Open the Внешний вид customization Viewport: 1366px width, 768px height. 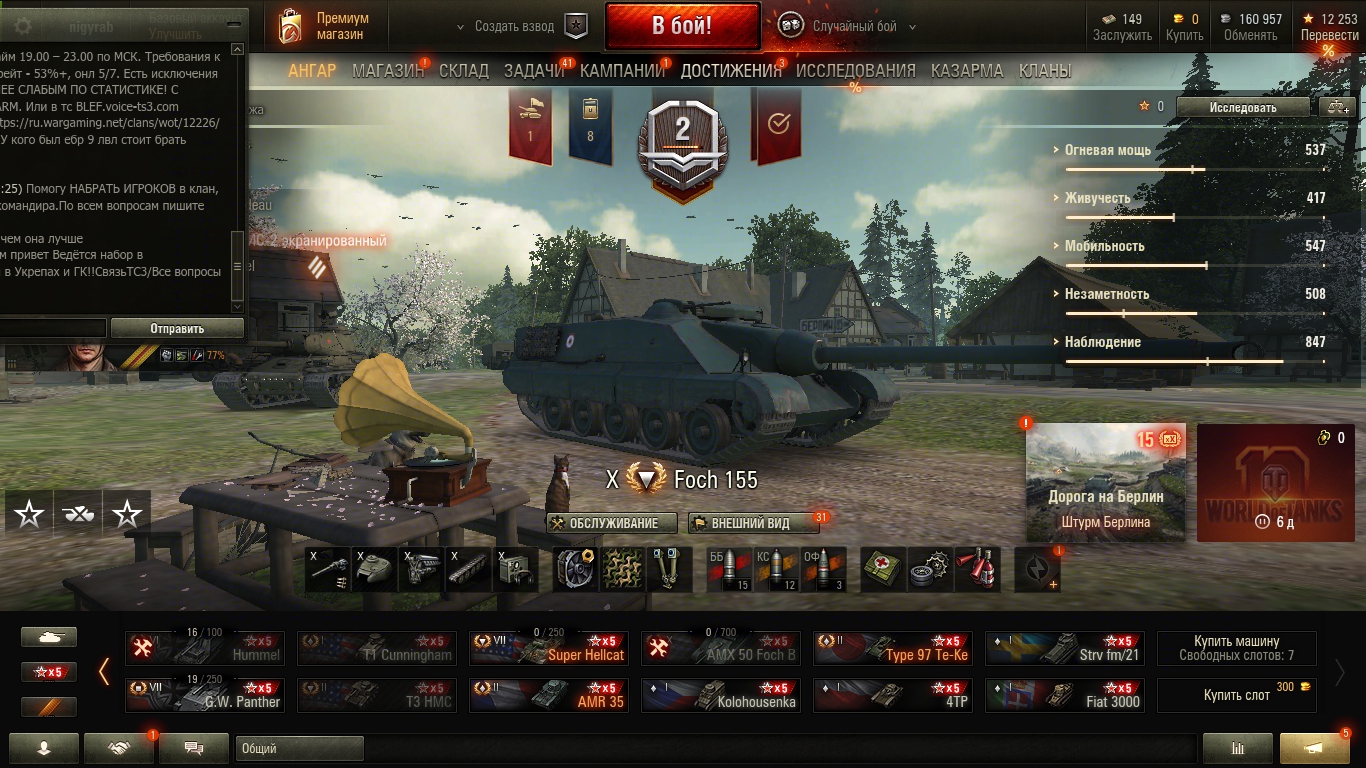coord(748,523)
